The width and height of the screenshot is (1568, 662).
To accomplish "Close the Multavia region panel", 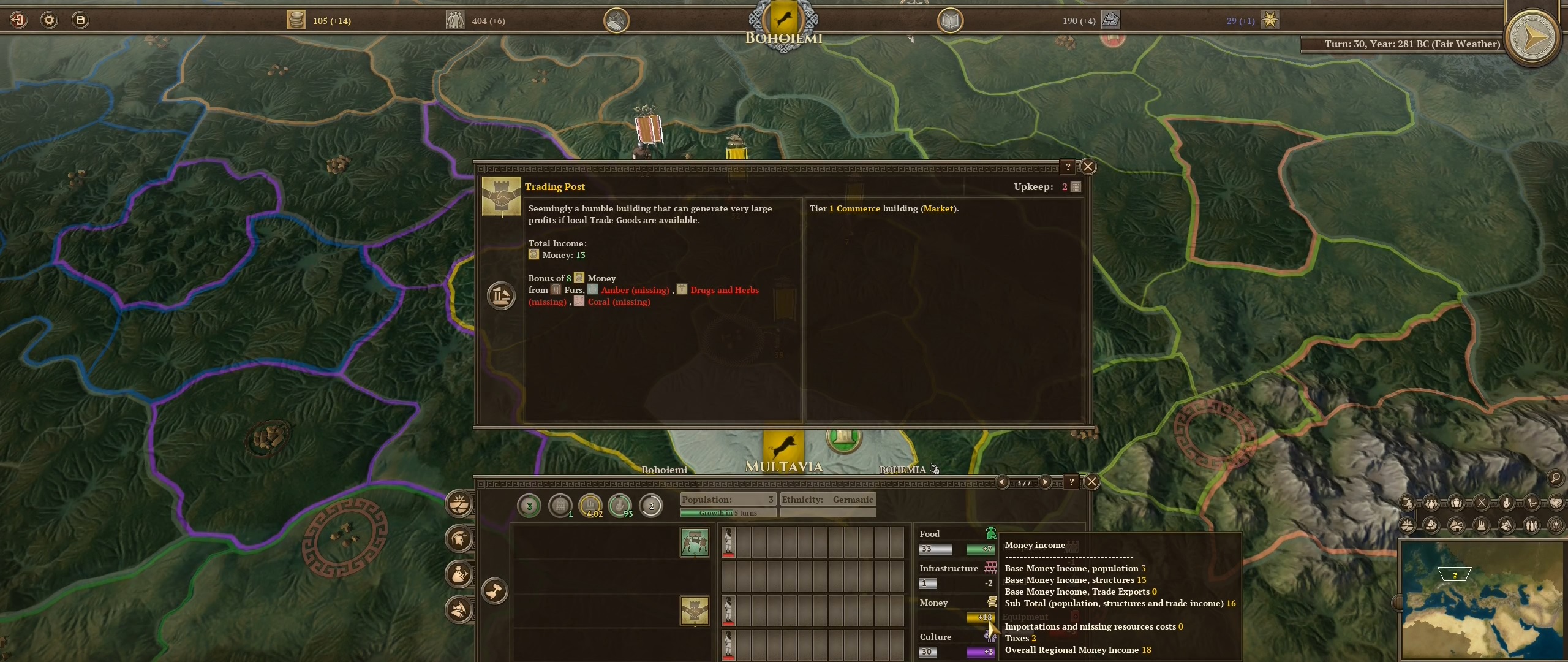I will 1091,482.
